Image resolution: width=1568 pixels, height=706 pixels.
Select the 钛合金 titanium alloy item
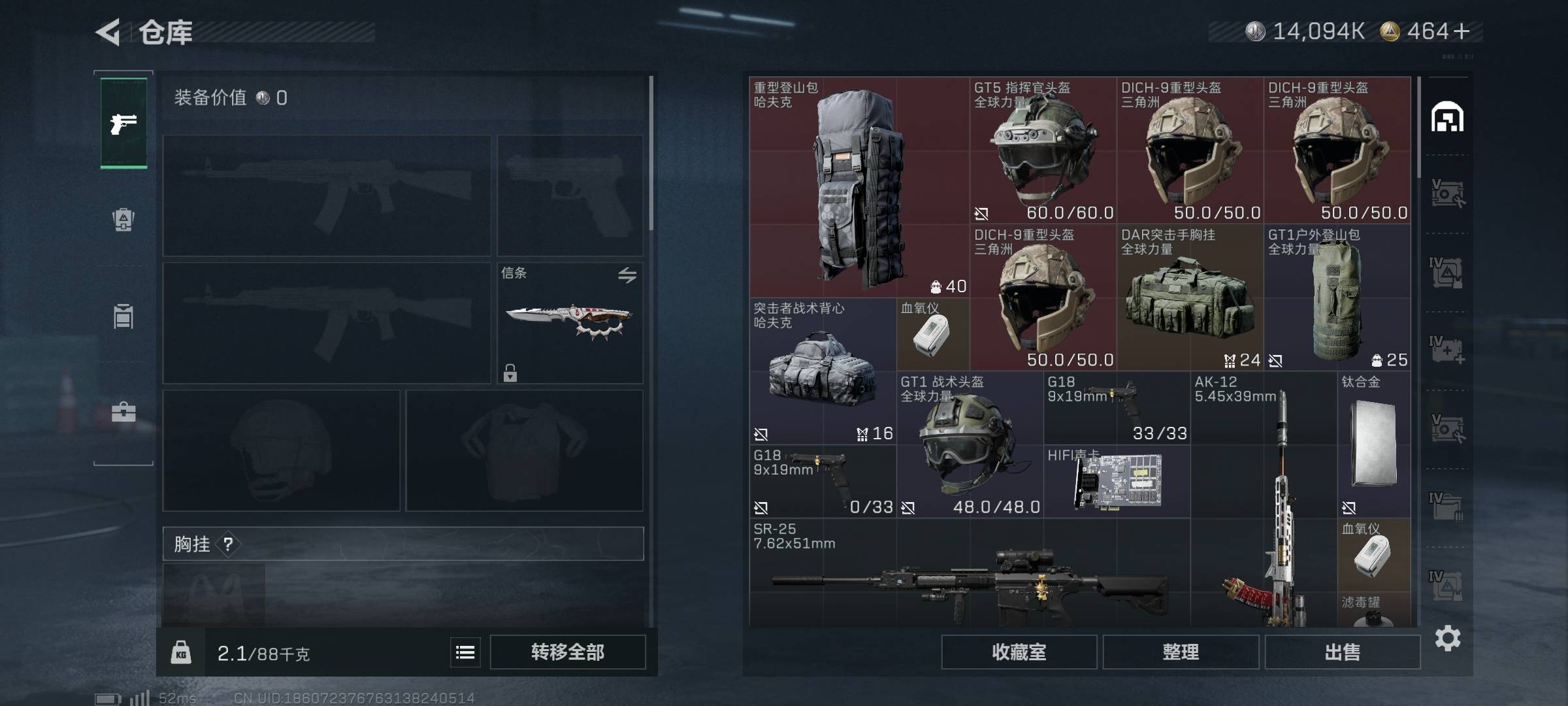pos(1373,445)
